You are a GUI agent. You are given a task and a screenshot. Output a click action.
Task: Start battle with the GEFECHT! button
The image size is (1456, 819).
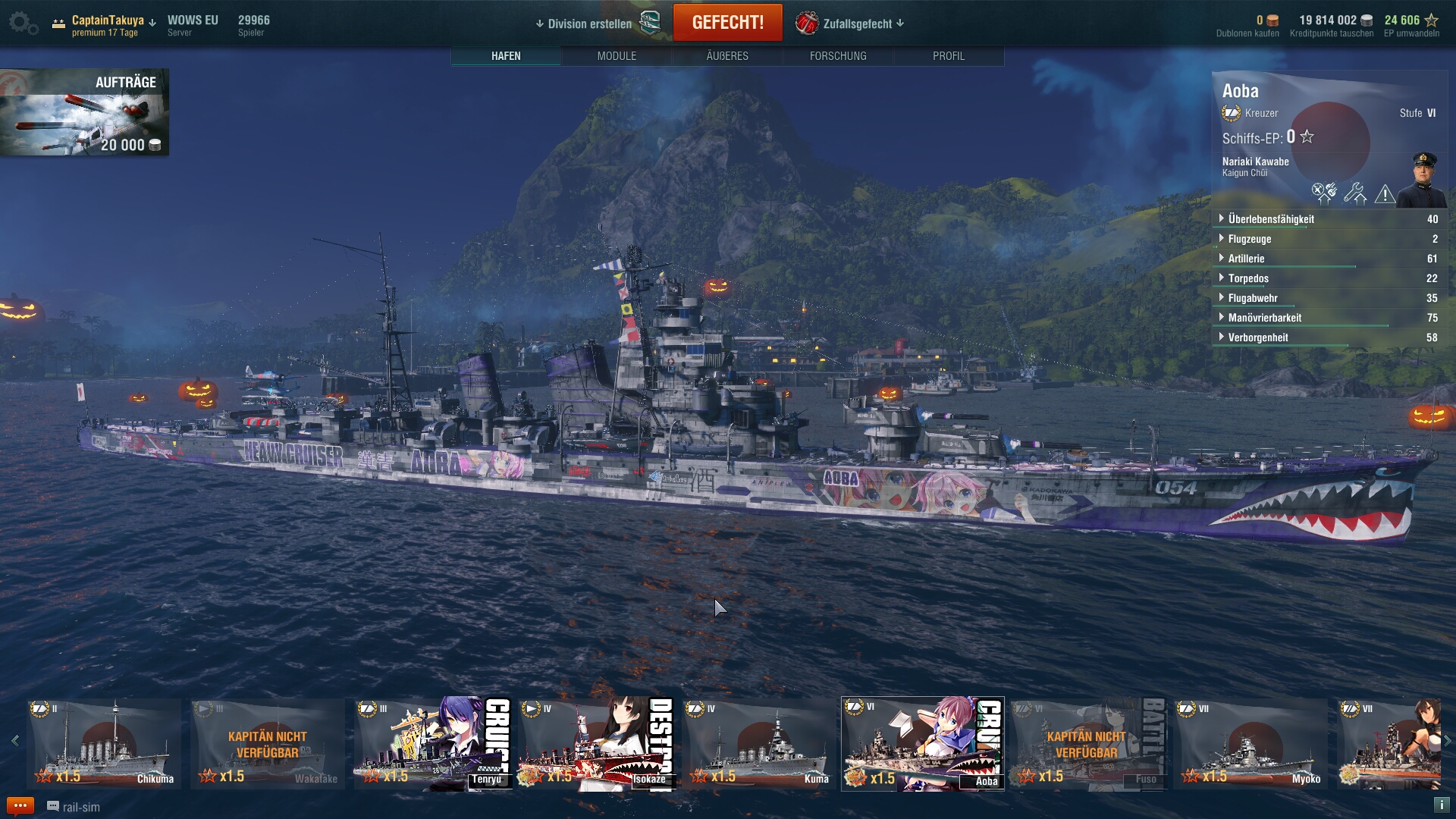click(x=727, y=23)
